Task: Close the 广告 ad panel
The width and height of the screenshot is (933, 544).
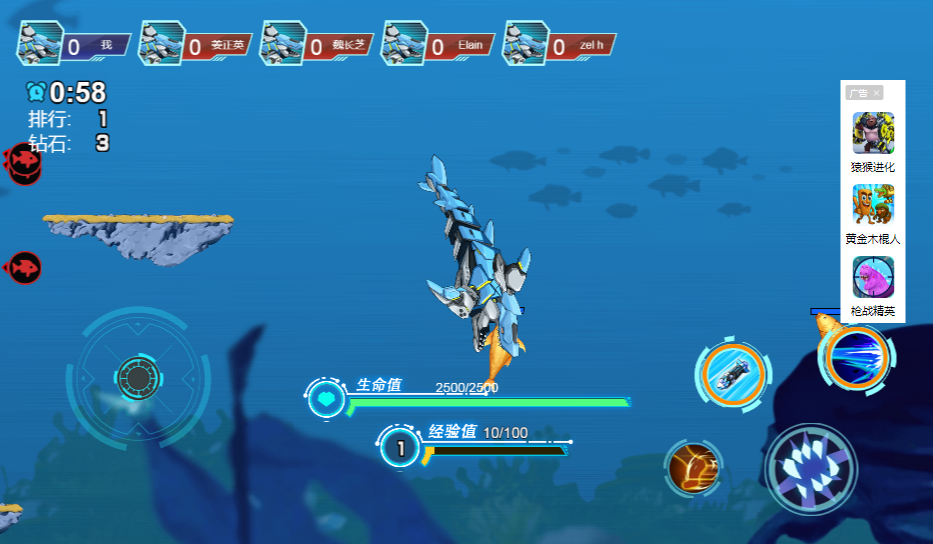Action: tap(877, 93)
